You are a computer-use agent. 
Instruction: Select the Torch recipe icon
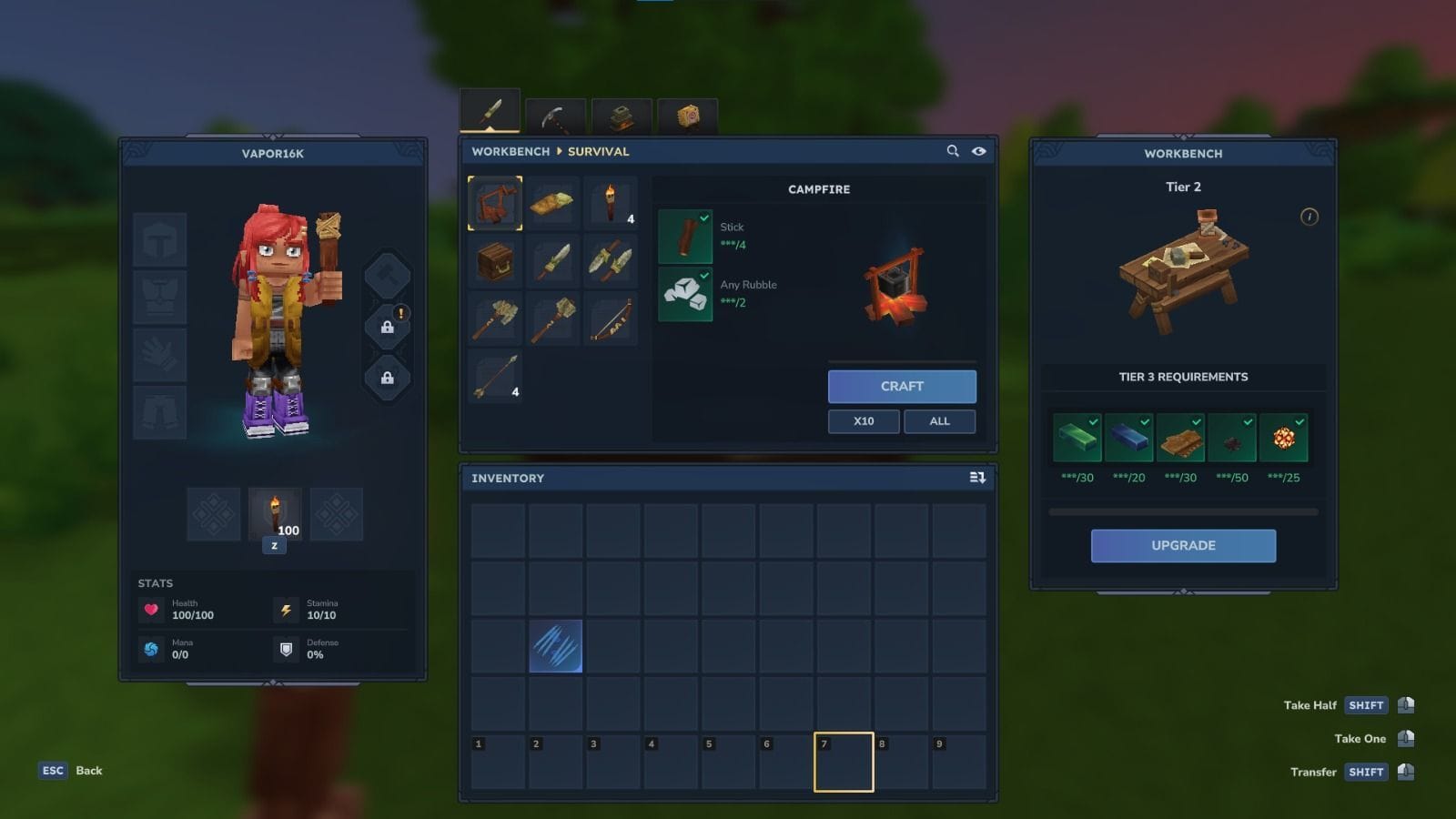point(611,204)
